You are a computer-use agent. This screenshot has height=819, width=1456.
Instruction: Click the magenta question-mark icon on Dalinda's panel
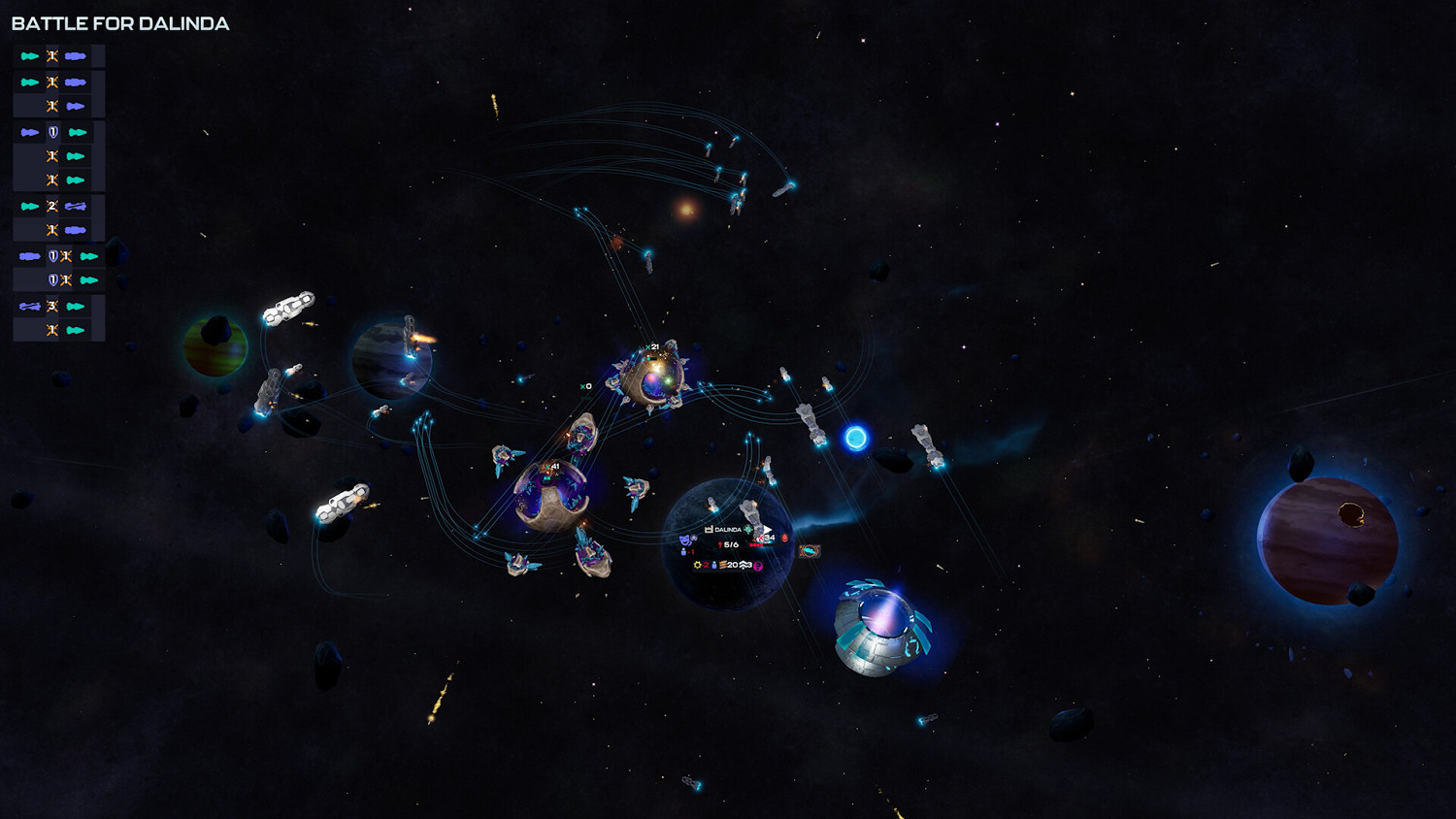[758, 566]
